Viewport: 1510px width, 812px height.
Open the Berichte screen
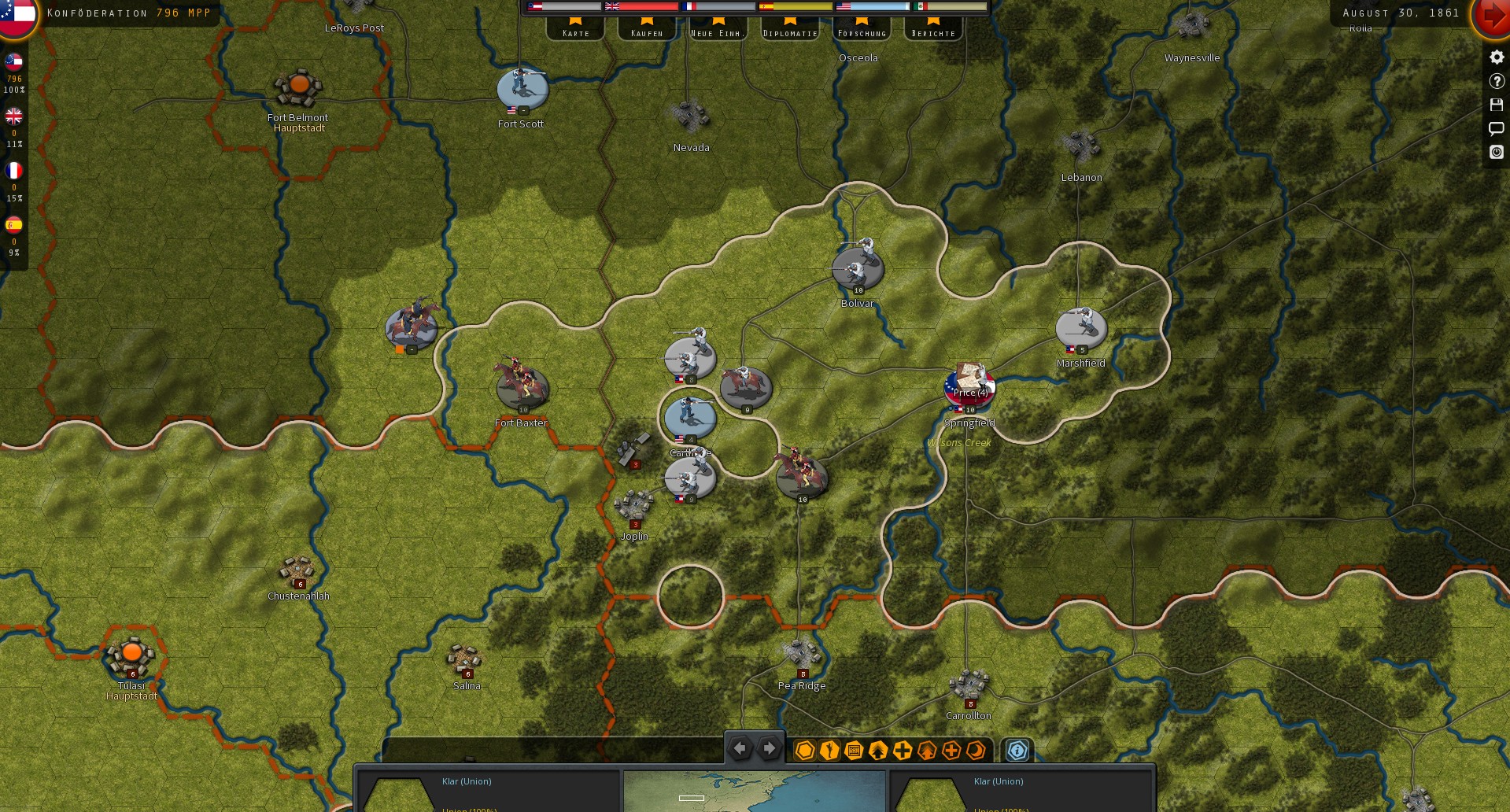(x=934, y=31)
